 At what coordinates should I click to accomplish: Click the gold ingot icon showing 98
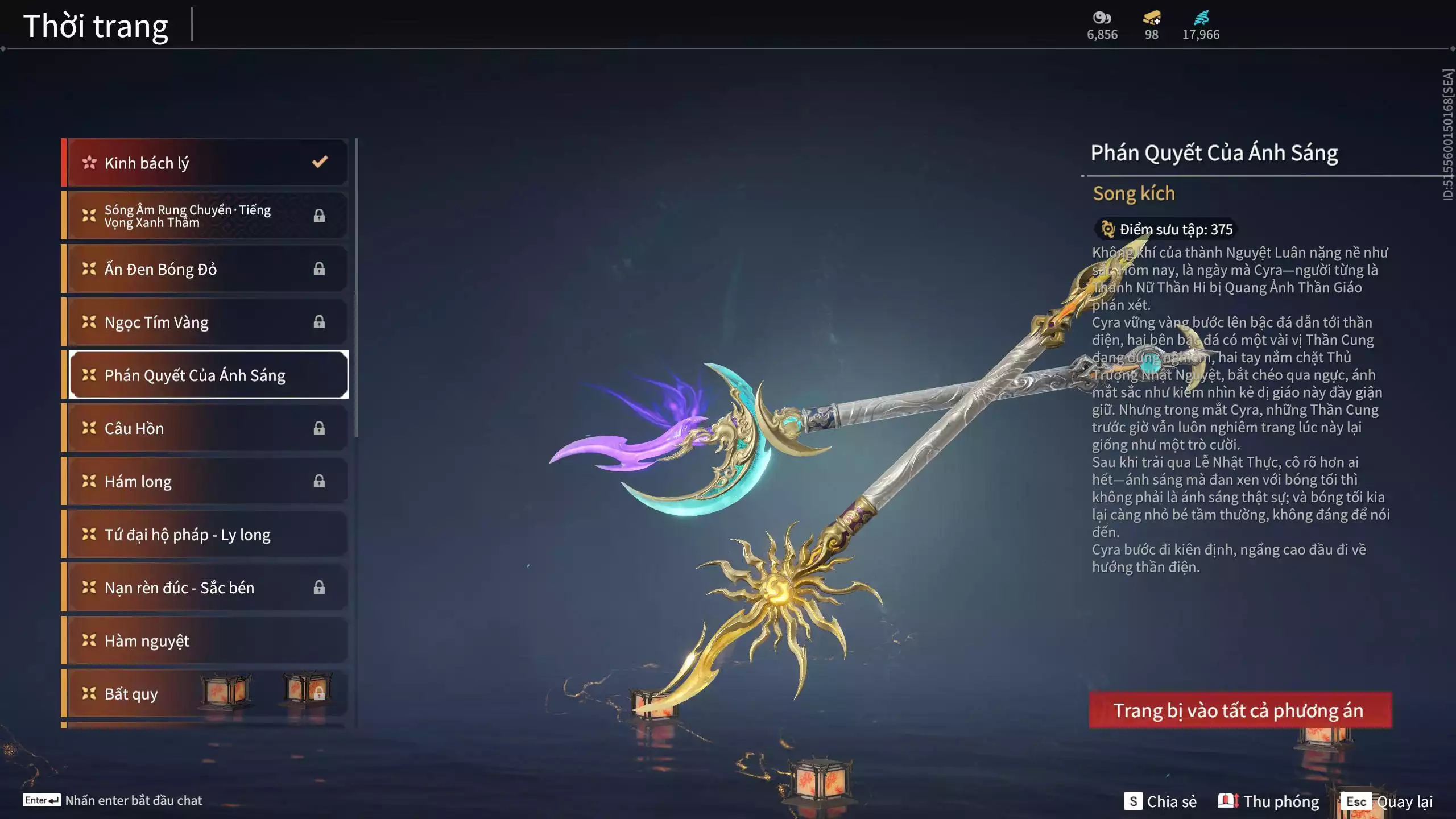1151,18
